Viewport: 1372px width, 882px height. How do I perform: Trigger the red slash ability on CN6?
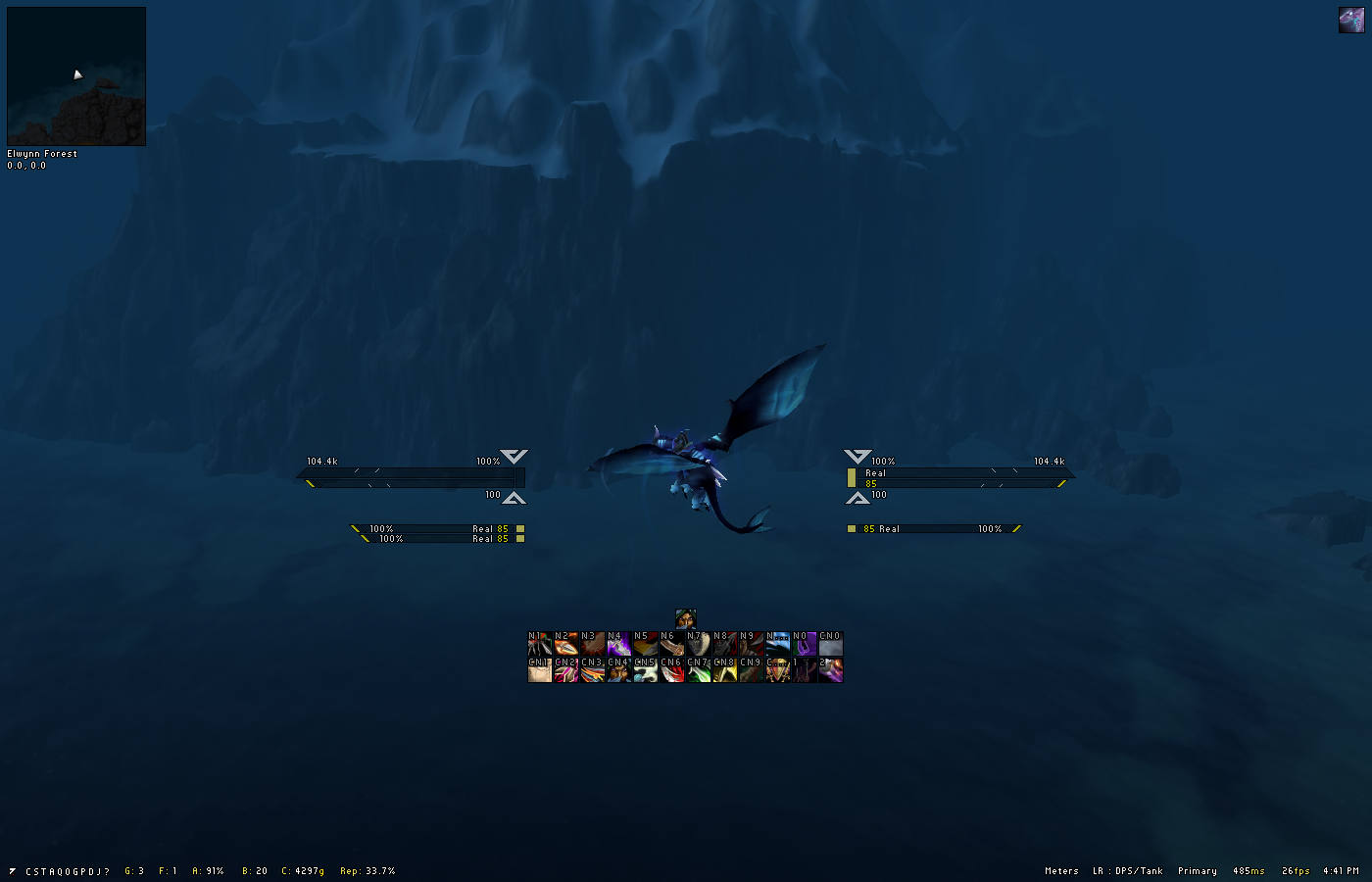672,670
